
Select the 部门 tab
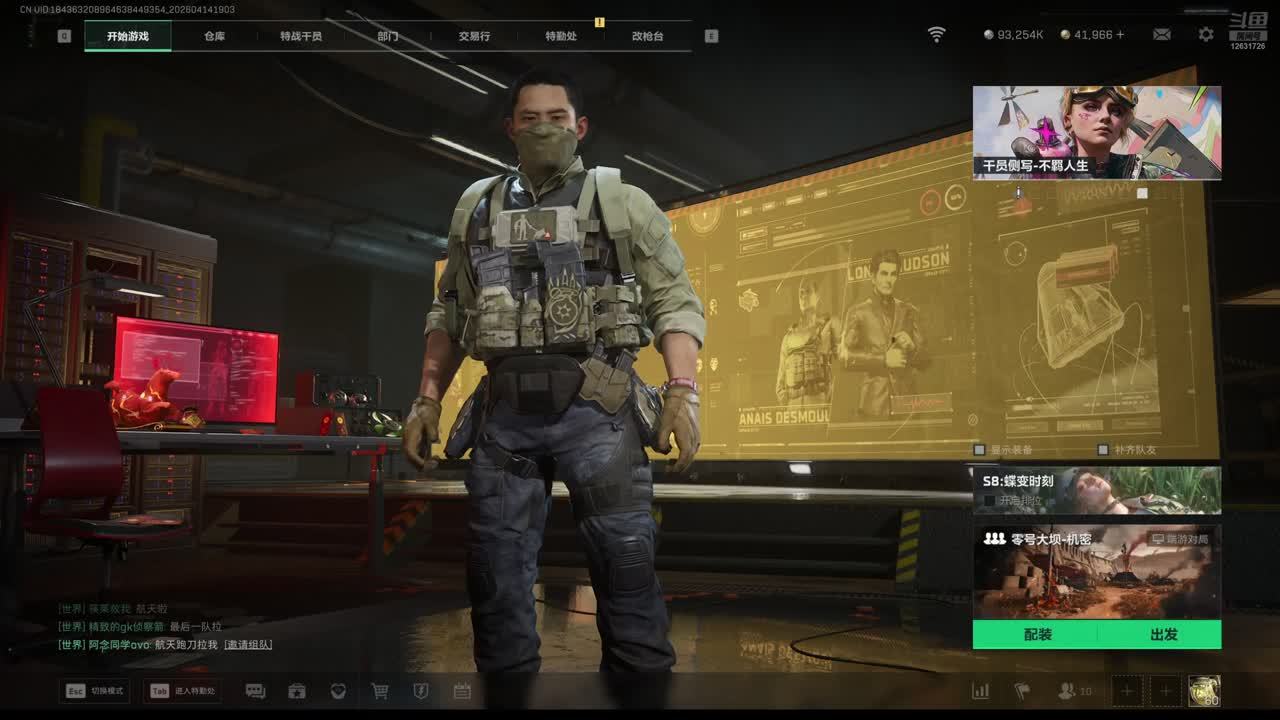[388, 36]
